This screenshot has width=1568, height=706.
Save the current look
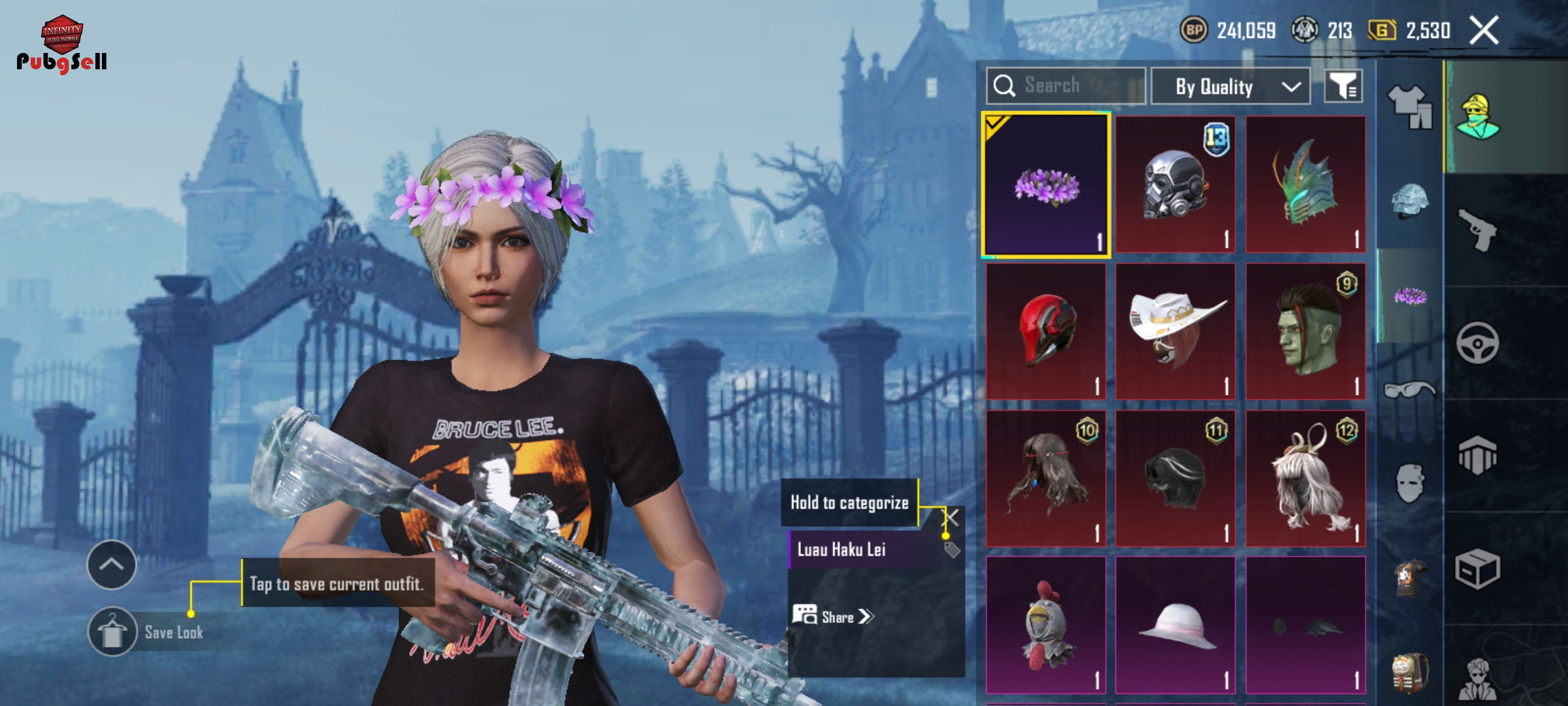pyautogui.click(x=147, y=632)
